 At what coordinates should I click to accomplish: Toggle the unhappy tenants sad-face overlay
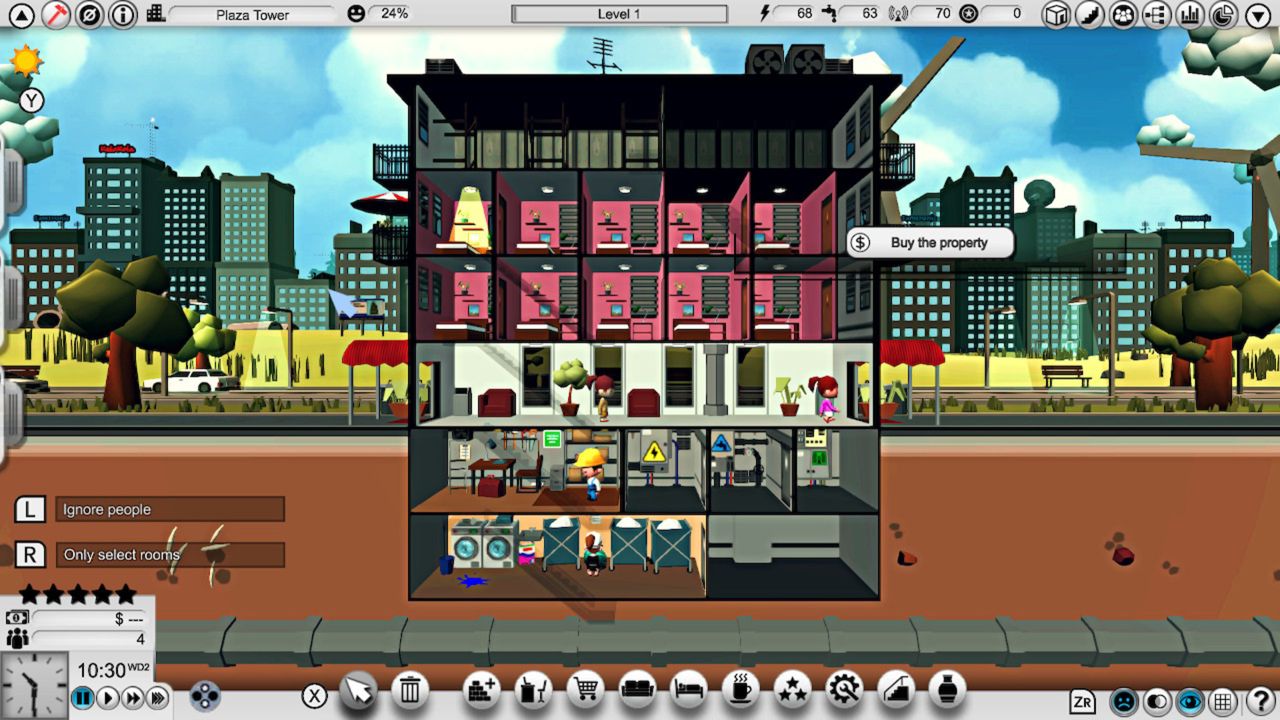click(1124, 702)
